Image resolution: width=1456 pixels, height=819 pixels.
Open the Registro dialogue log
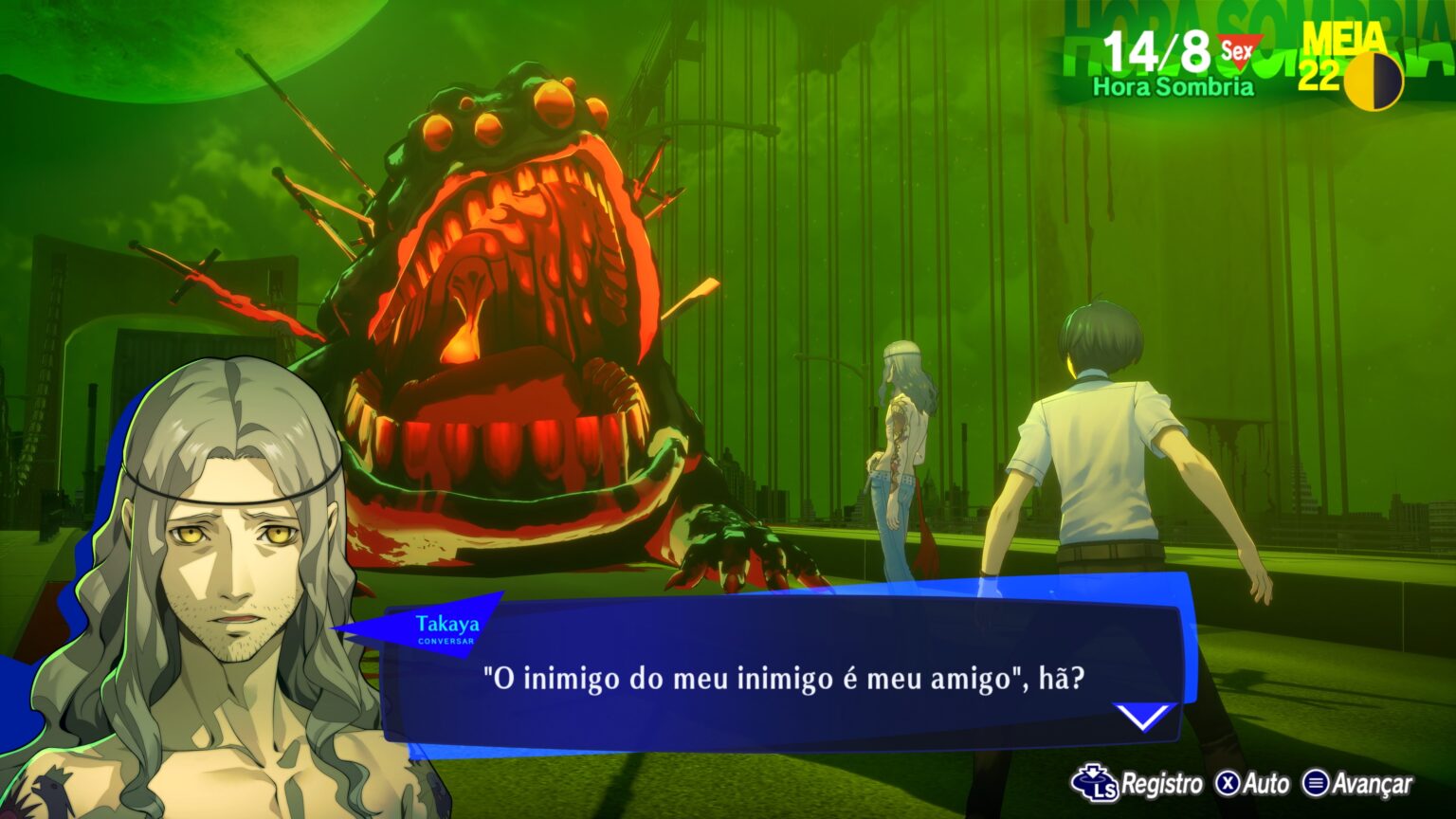[1137, 784]
